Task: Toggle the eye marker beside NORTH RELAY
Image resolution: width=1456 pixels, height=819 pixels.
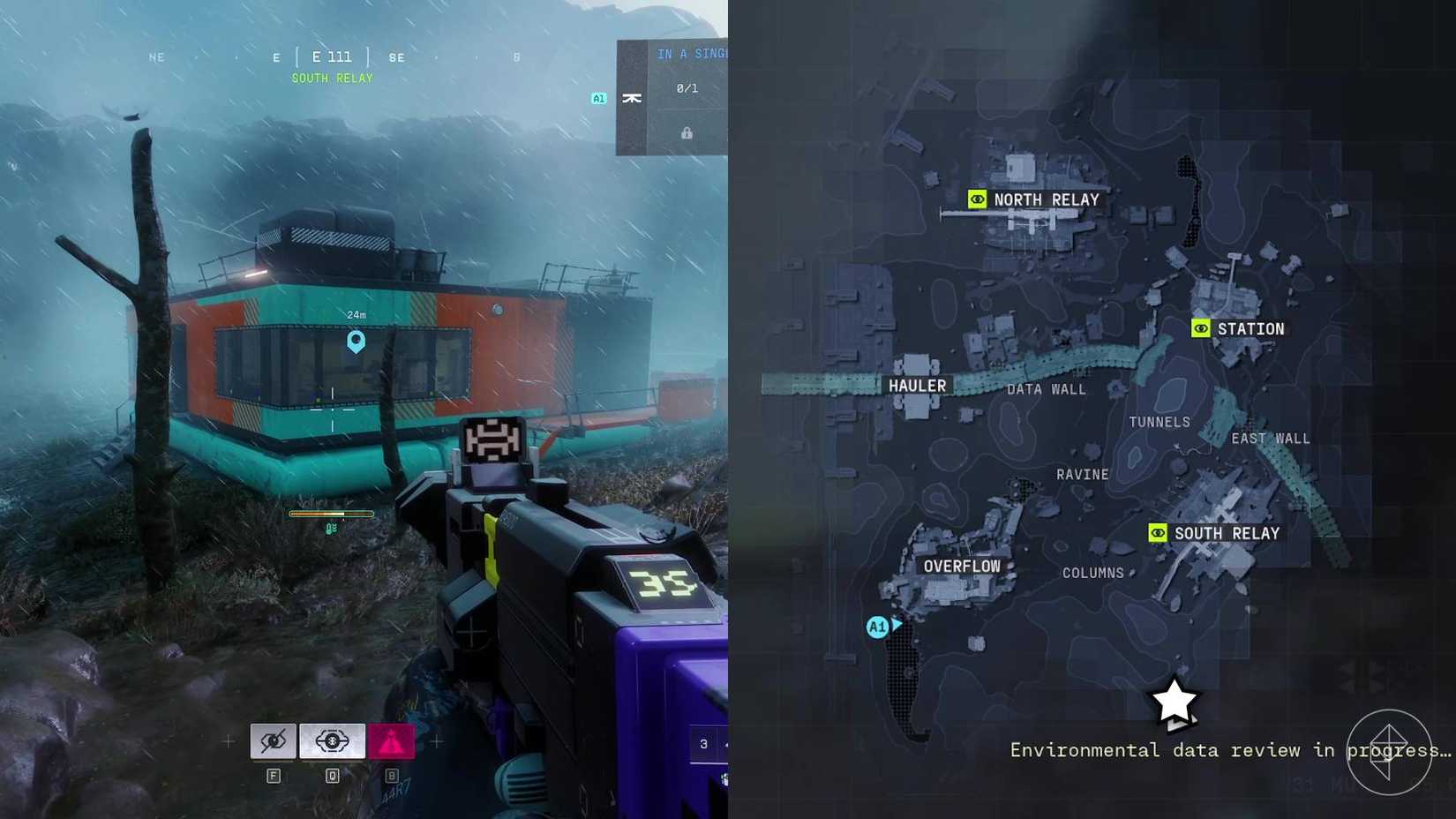Action: [977, 199]
